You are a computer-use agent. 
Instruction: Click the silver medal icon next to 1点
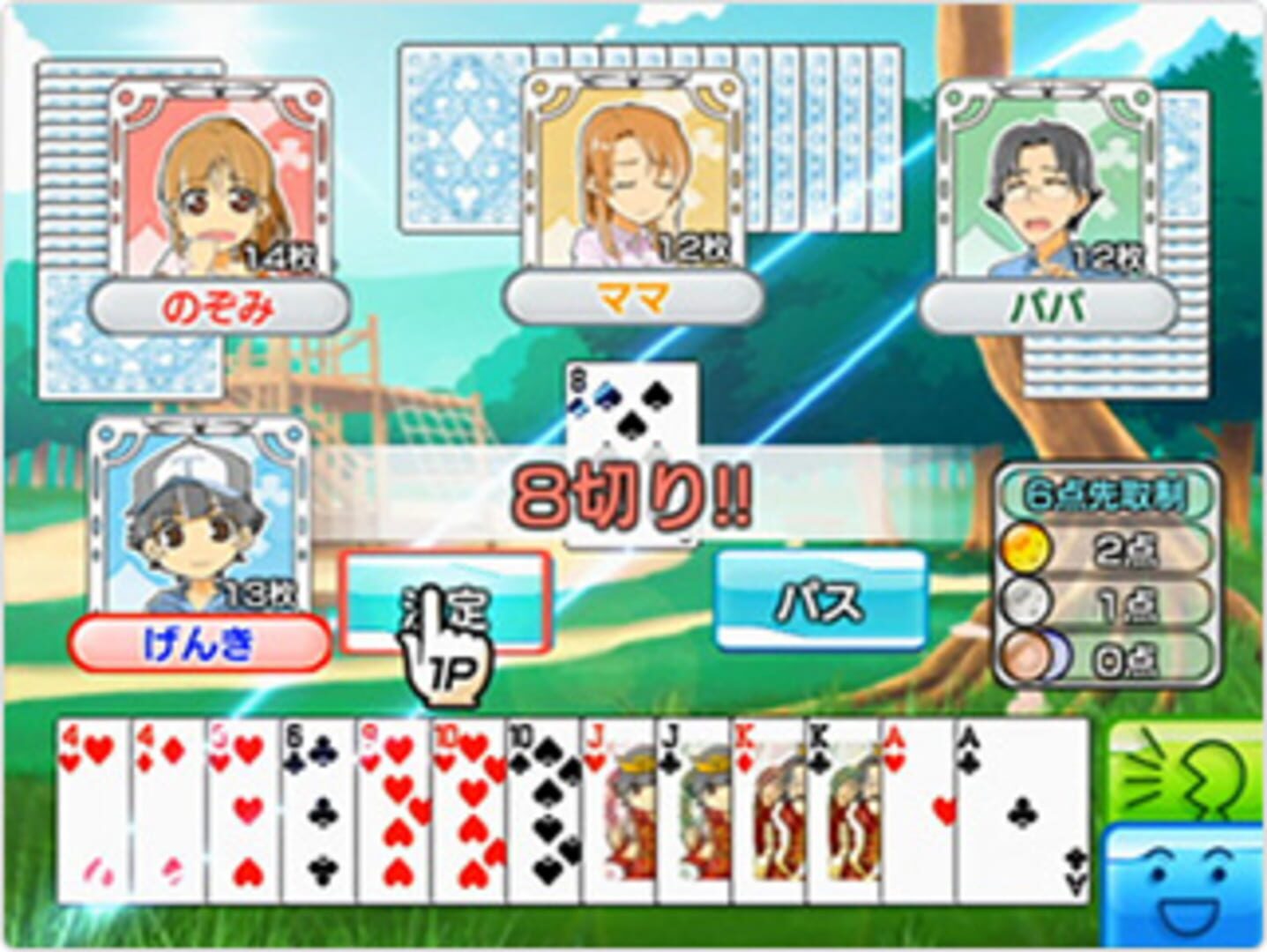pos(1026,600)
